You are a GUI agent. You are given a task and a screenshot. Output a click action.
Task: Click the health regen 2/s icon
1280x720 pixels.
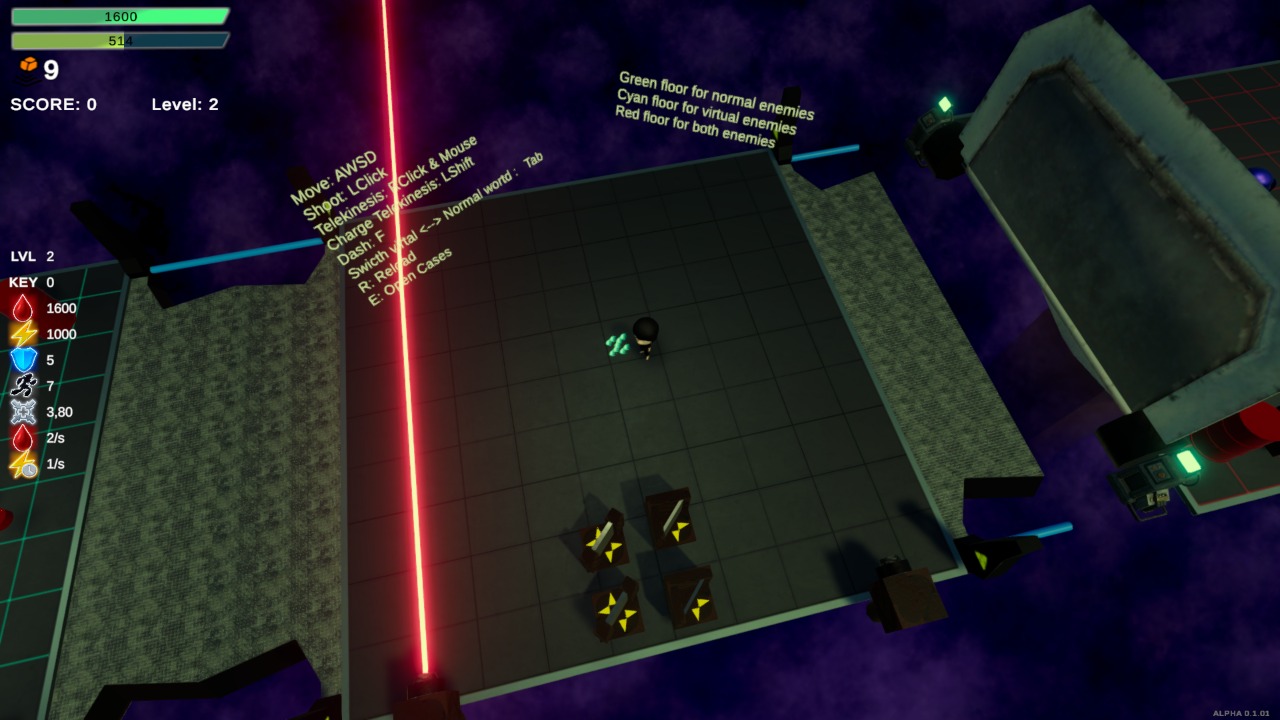click(x=20, y=438)
